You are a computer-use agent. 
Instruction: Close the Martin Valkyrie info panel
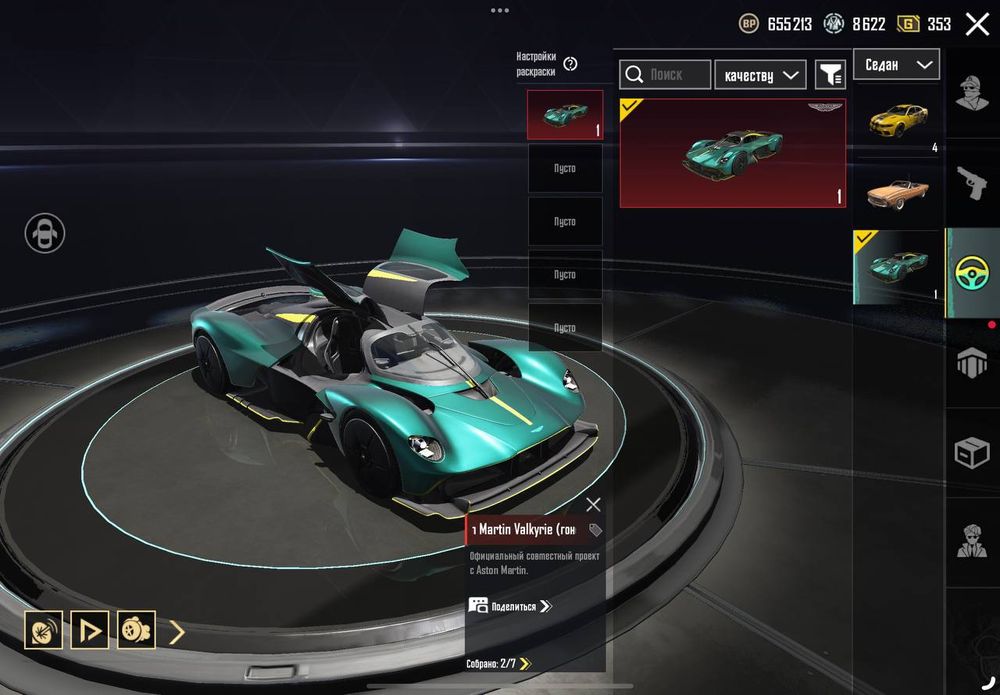pyautogui.click(x=593, y=505)
